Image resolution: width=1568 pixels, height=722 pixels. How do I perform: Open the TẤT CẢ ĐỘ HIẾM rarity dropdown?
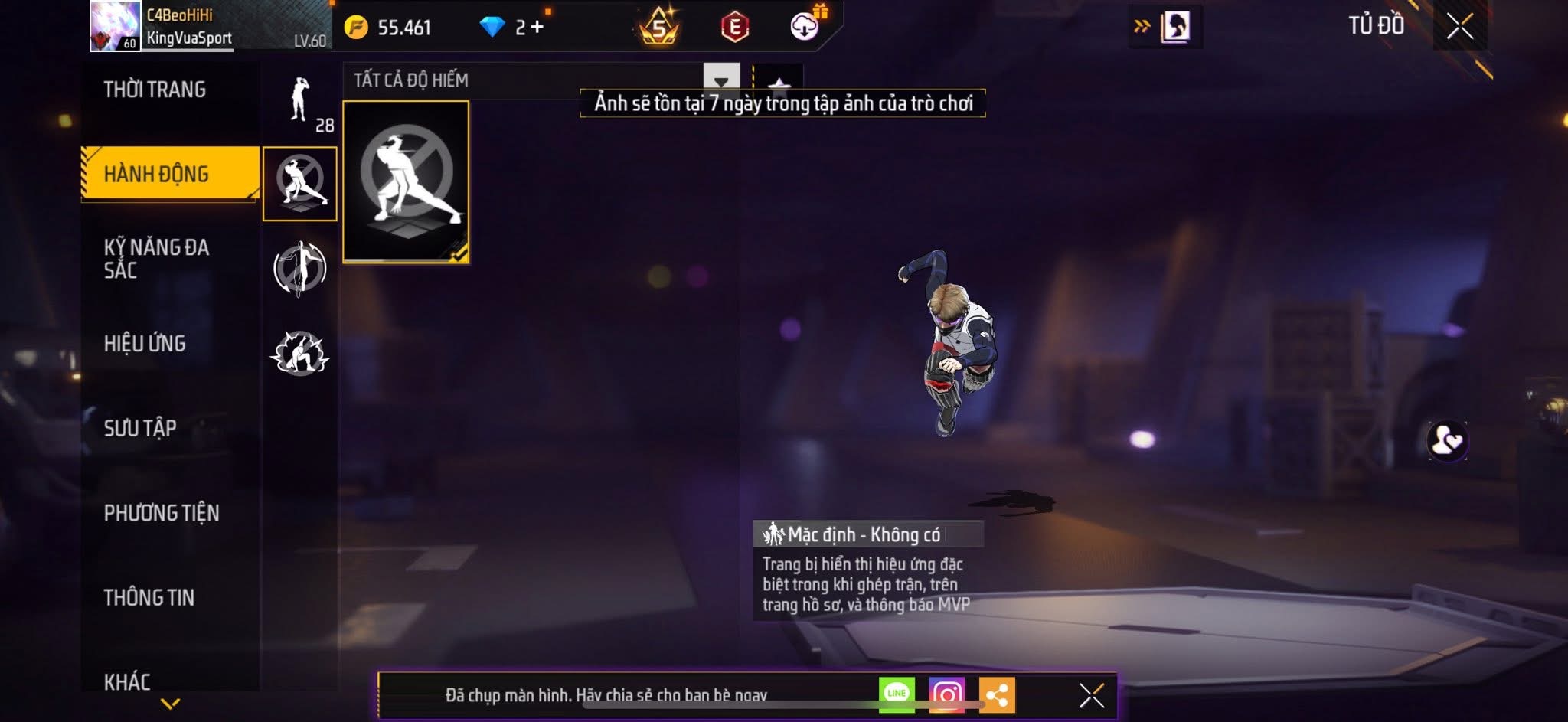click(x=720, y=80)
